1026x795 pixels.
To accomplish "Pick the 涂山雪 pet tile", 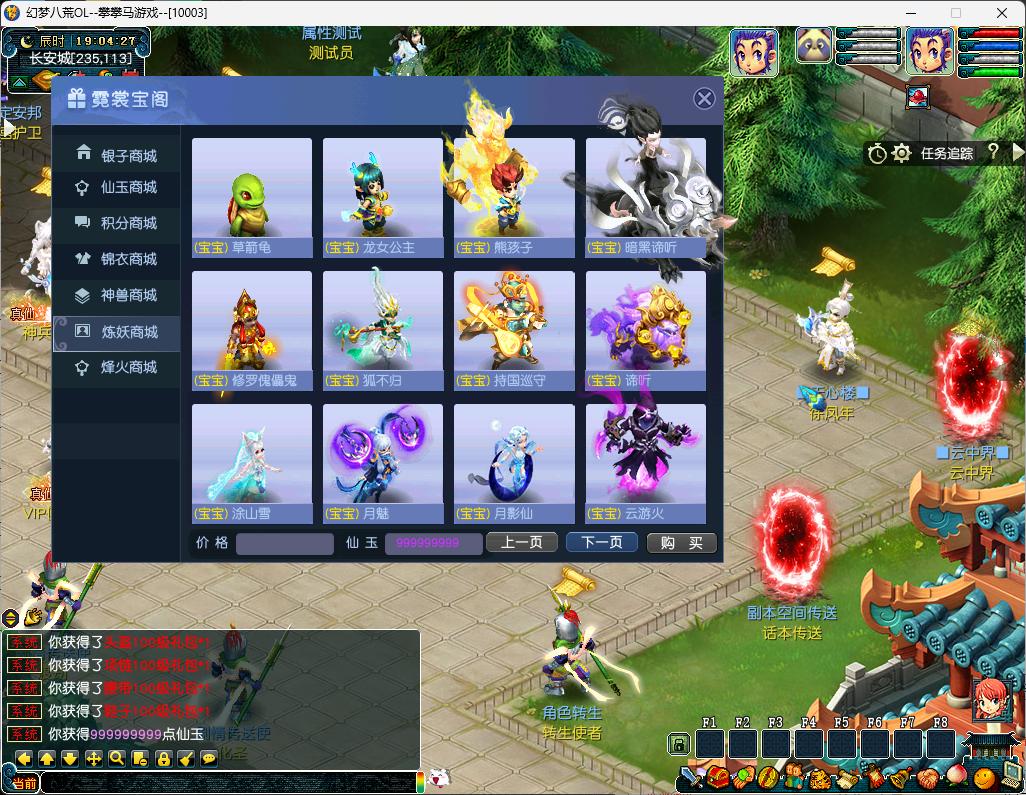I will pyautogui.click(x=251, y=463).
